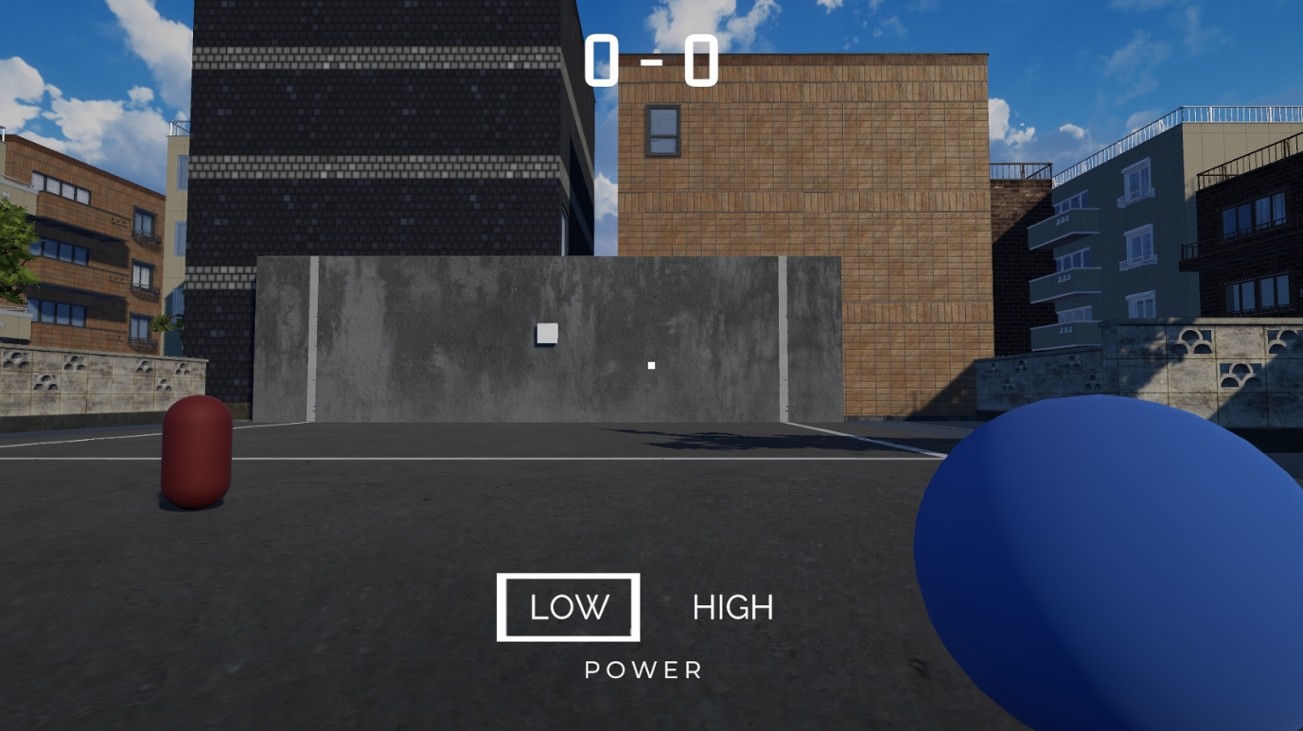This screenshot has width=1303, height=731.
Task: Click the HIGH text label
Action: tap(732, 605)
